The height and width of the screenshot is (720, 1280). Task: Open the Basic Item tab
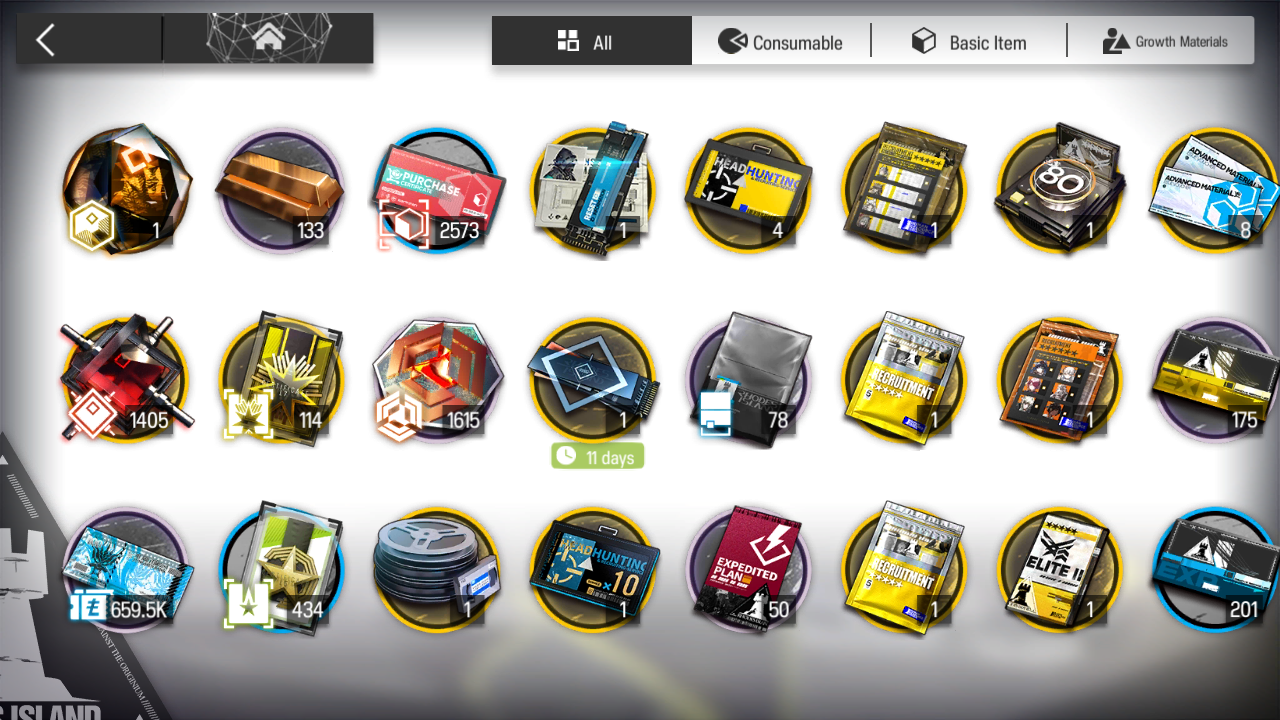tap(968, 42)
